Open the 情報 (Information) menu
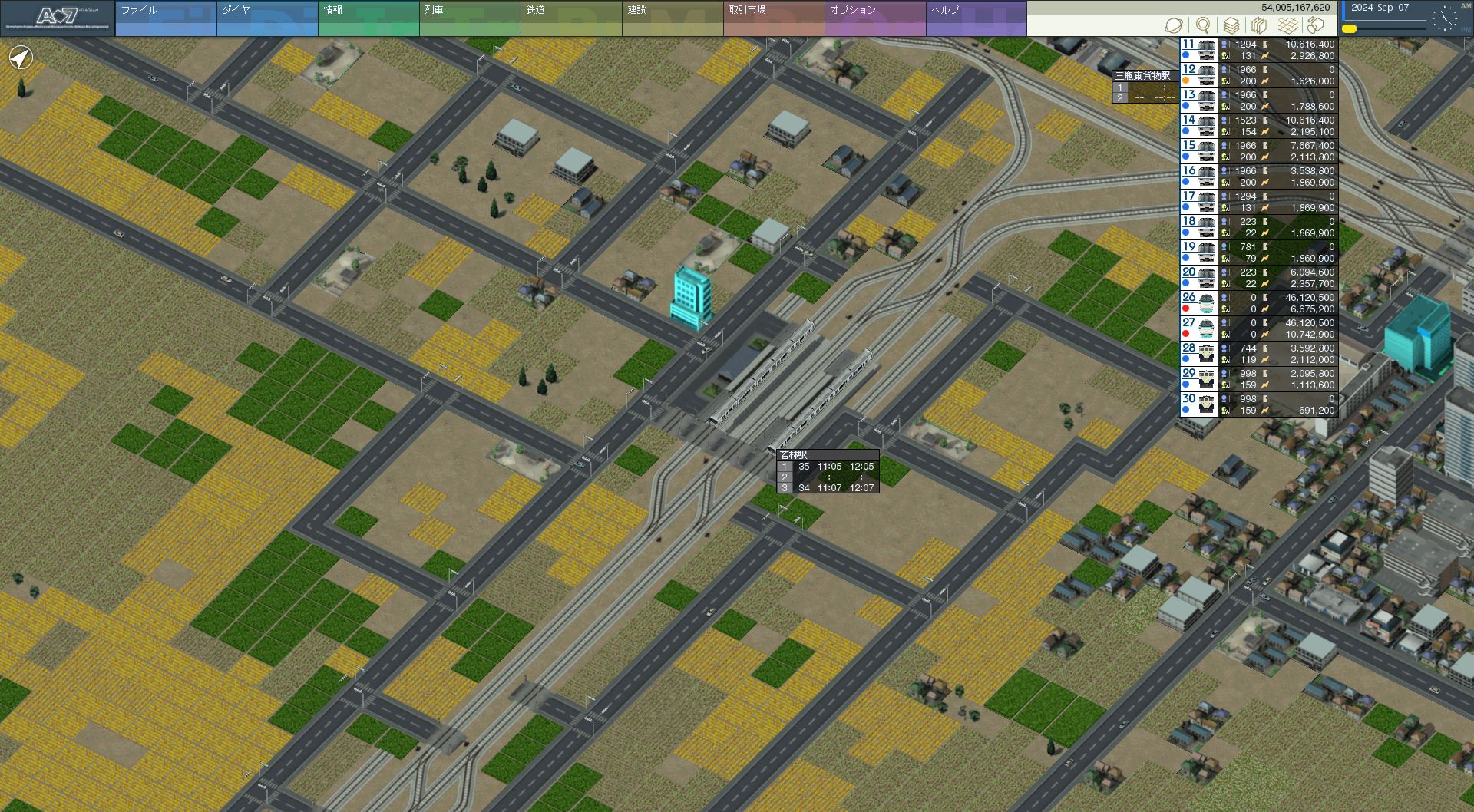1474x812 pixels. coord(368,18)
